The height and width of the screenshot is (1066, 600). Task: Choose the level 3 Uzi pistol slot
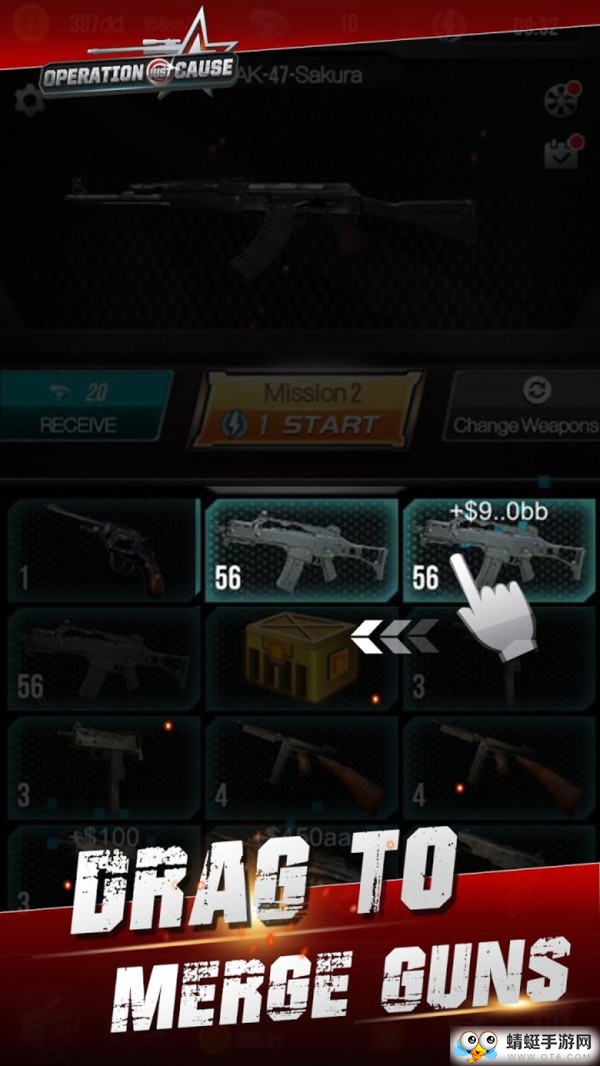[x=103, y=763]
